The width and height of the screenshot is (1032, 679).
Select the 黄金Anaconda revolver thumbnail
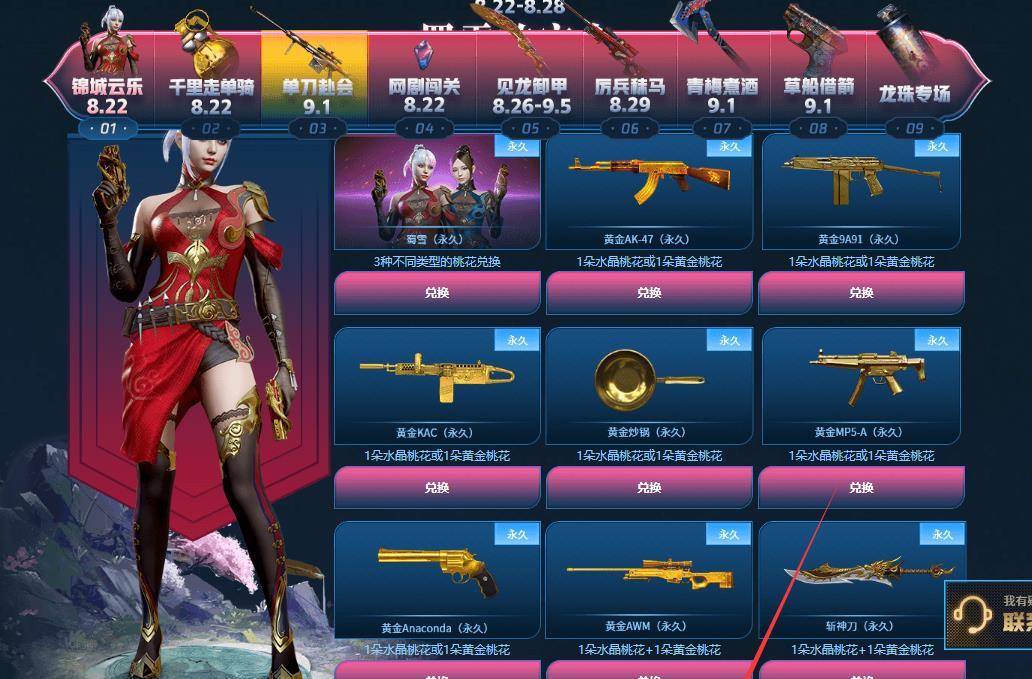(x=437, y=575)
